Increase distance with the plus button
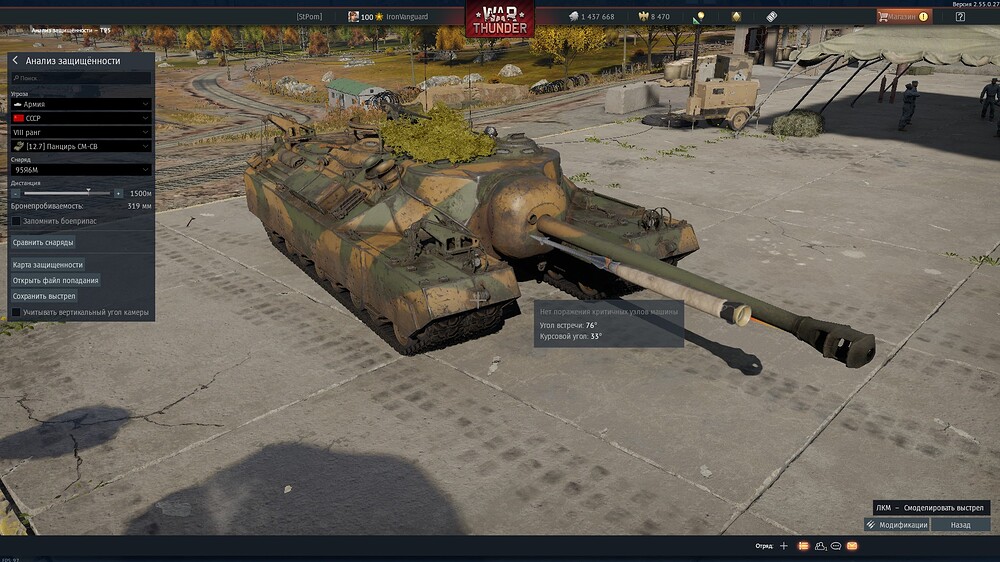This screenshot has height=562, width=1000. pyautogui.click(x=118, y=193)
